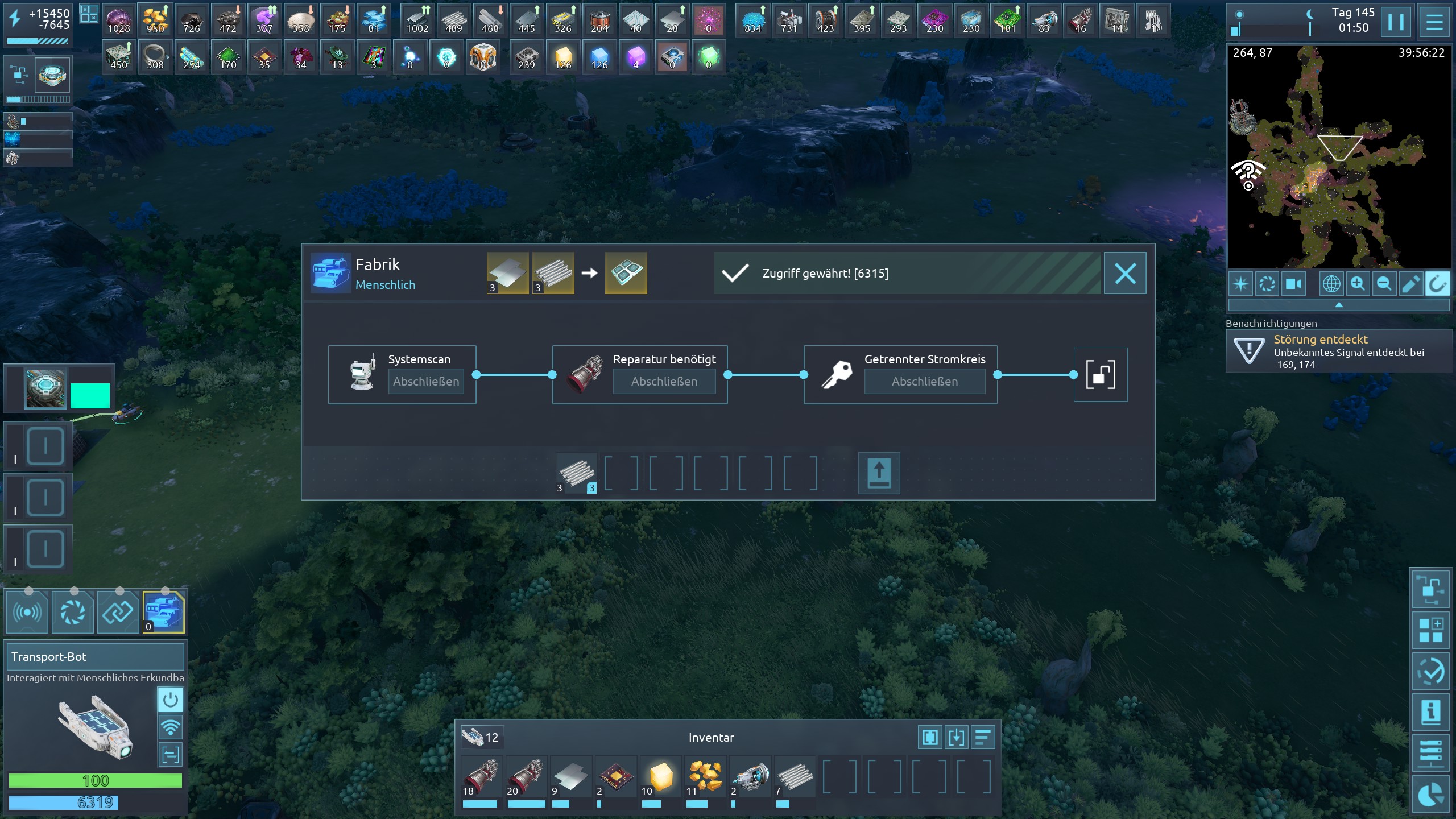Viewport: 1456px width, 819px height.
Task: Sort the Inventar with the sort button
Action: click(x=983, y=738)
